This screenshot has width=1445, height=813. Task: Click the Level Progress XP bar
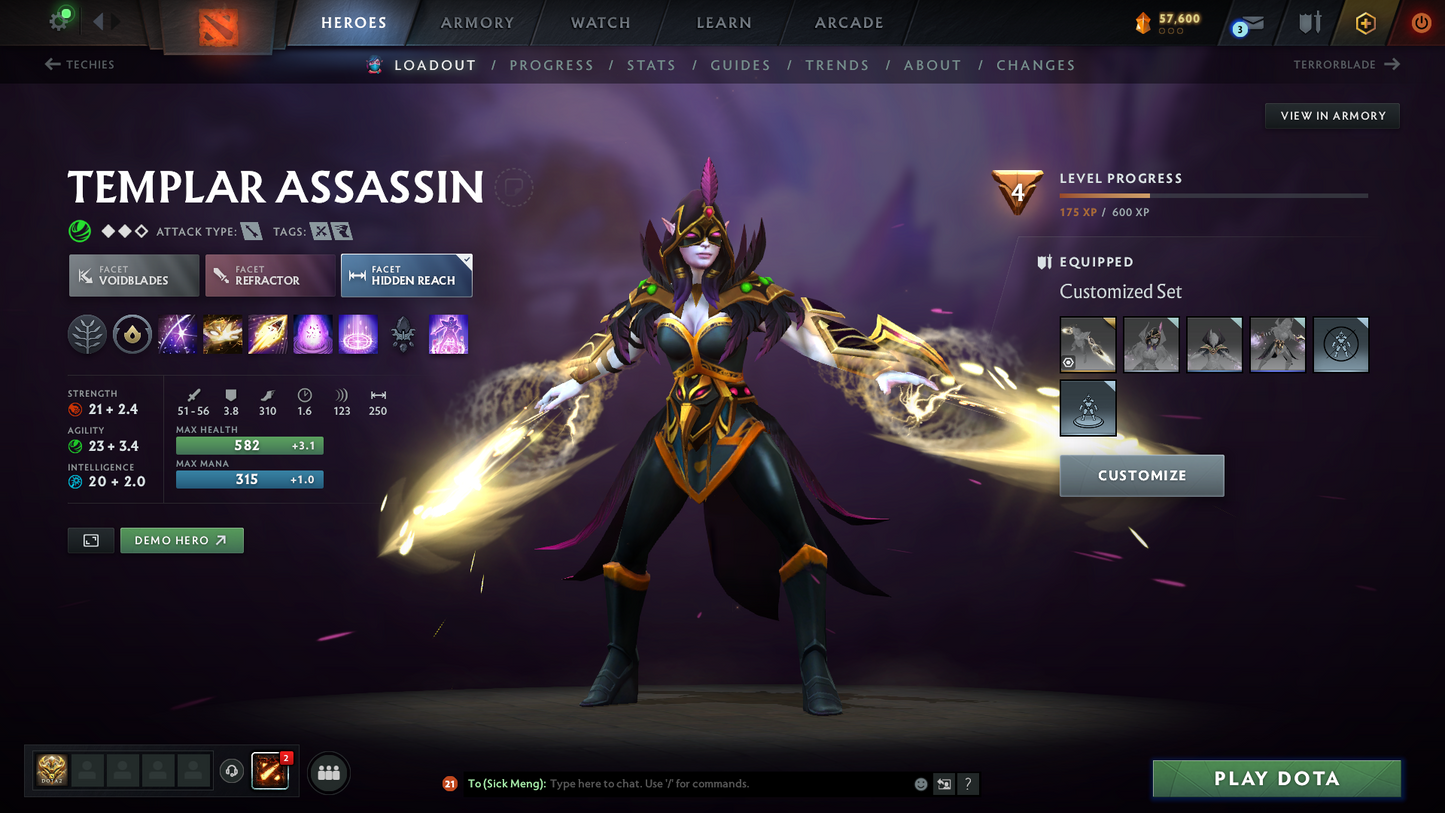(x=1213, y=196)
